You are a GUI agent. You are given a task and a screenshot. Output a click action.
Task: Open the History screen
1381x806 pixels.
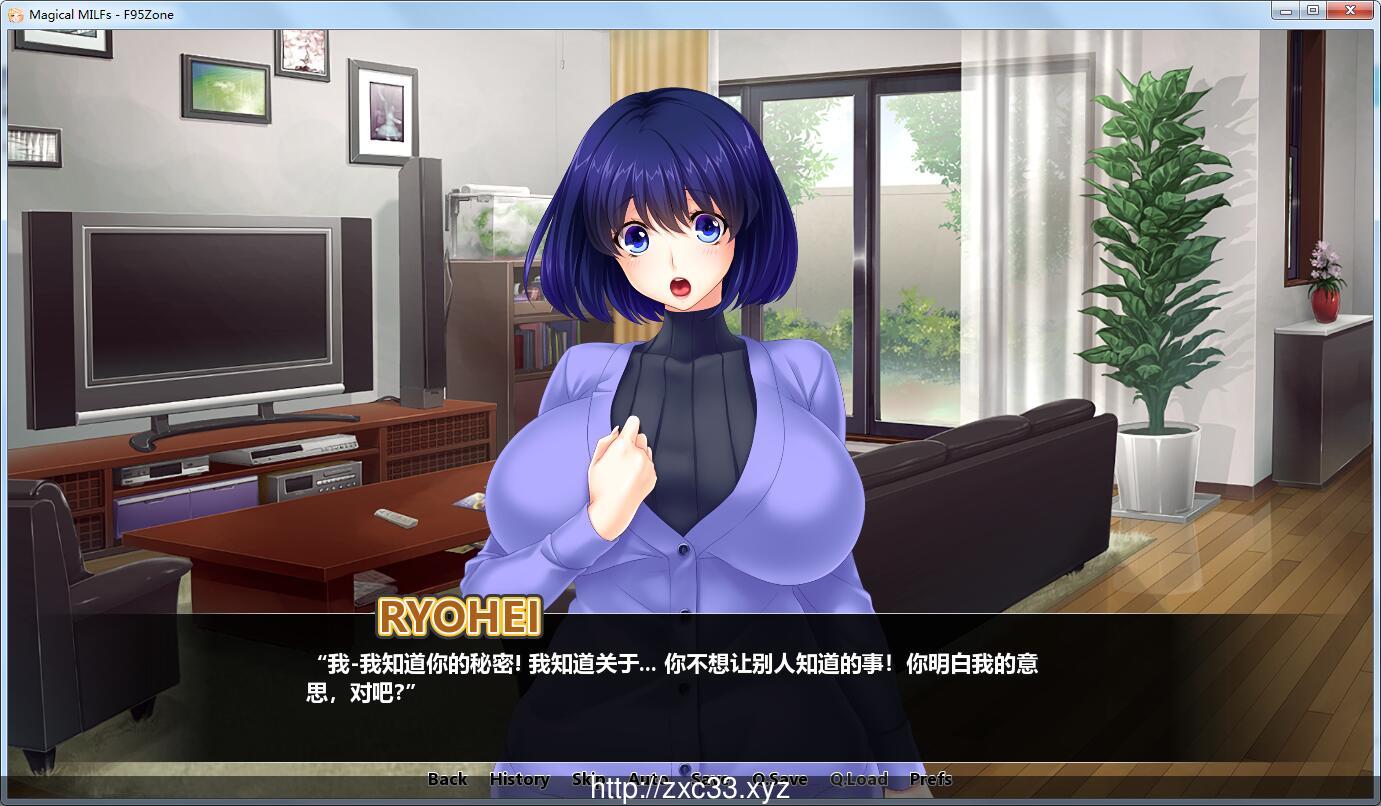click(x=519, y=778)
